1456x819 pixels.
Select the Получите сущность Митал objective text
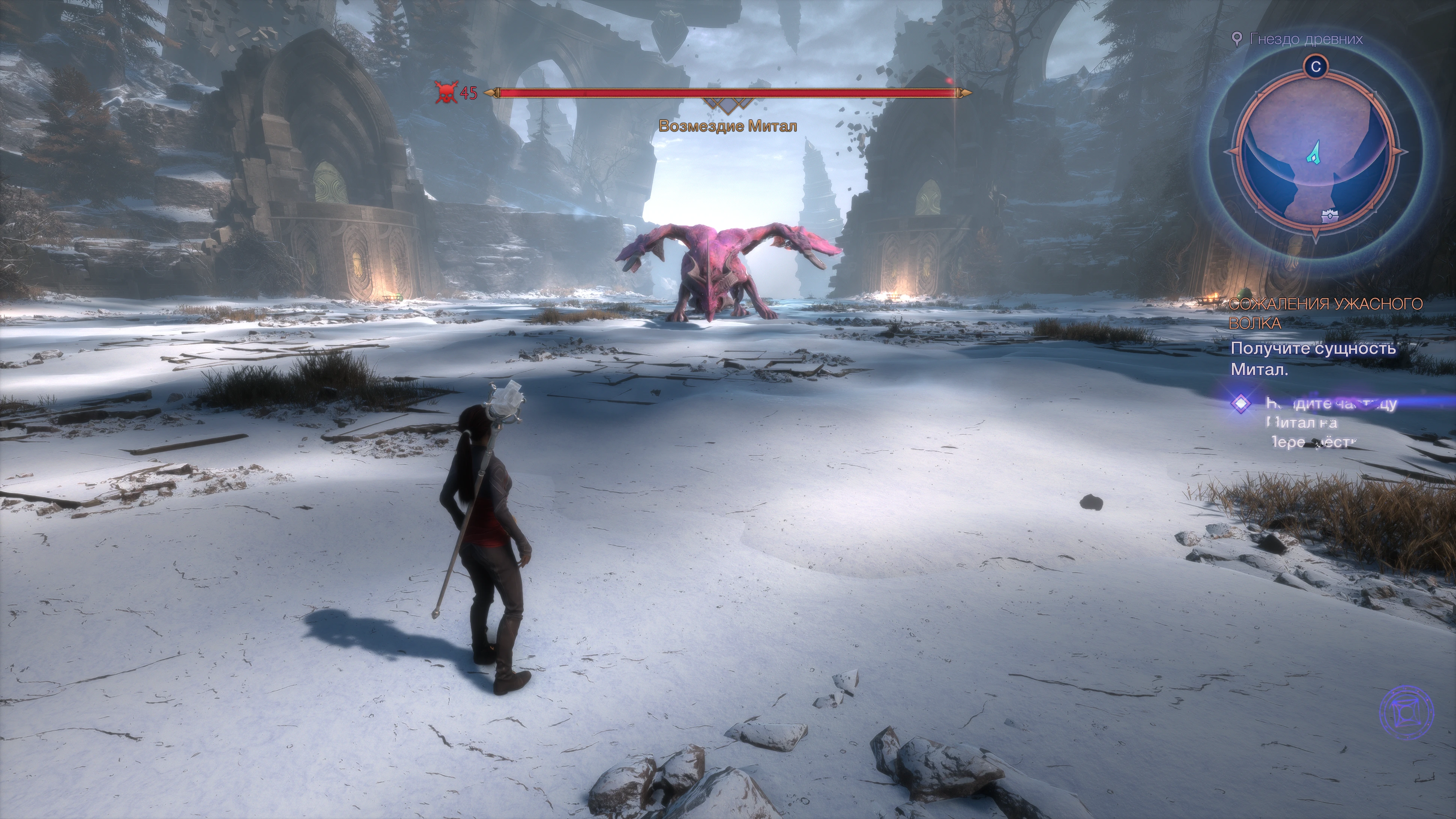1313,359
